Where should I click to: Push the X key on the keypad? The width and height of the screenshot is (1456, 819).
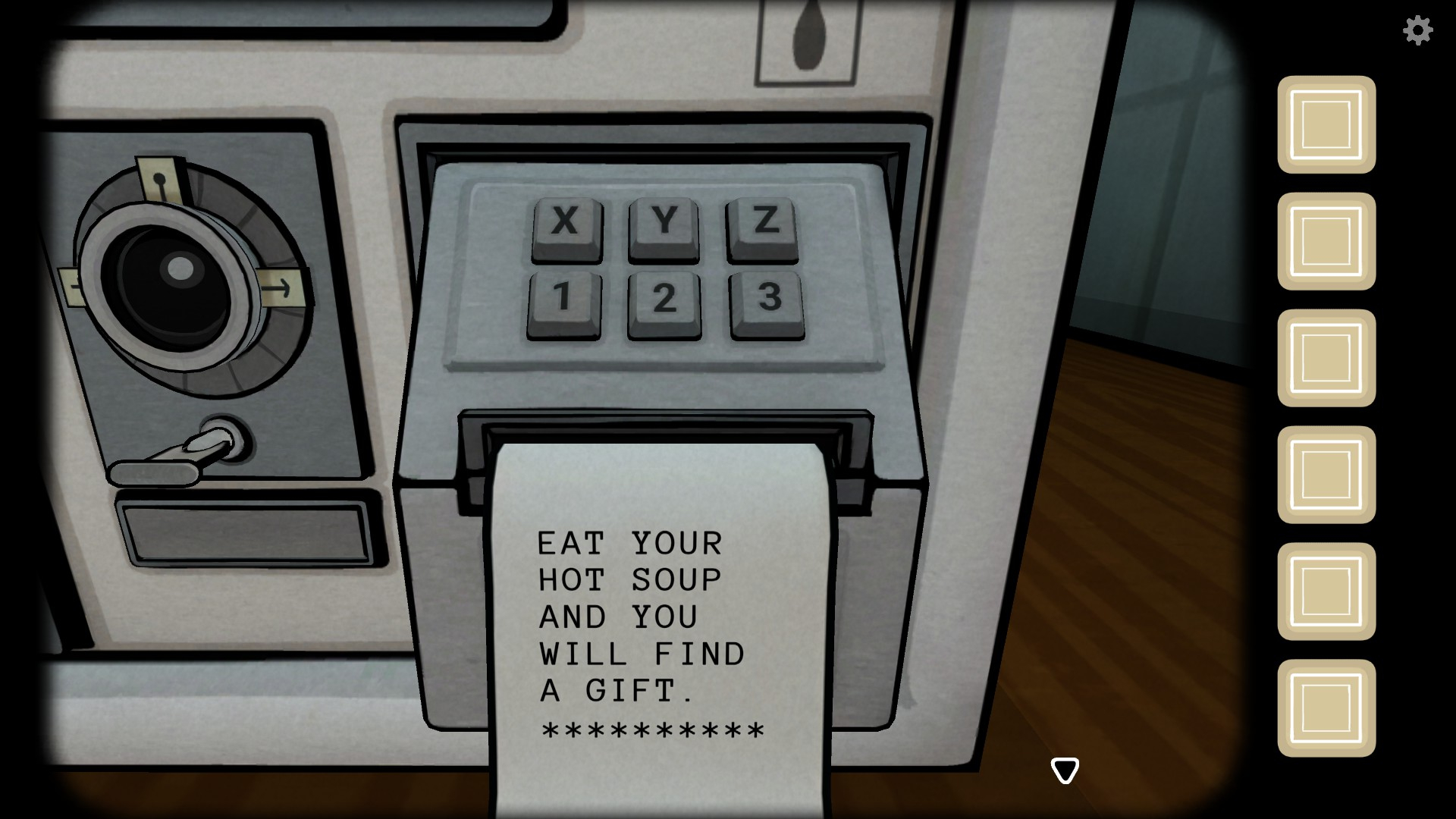(x=566, y=225)
